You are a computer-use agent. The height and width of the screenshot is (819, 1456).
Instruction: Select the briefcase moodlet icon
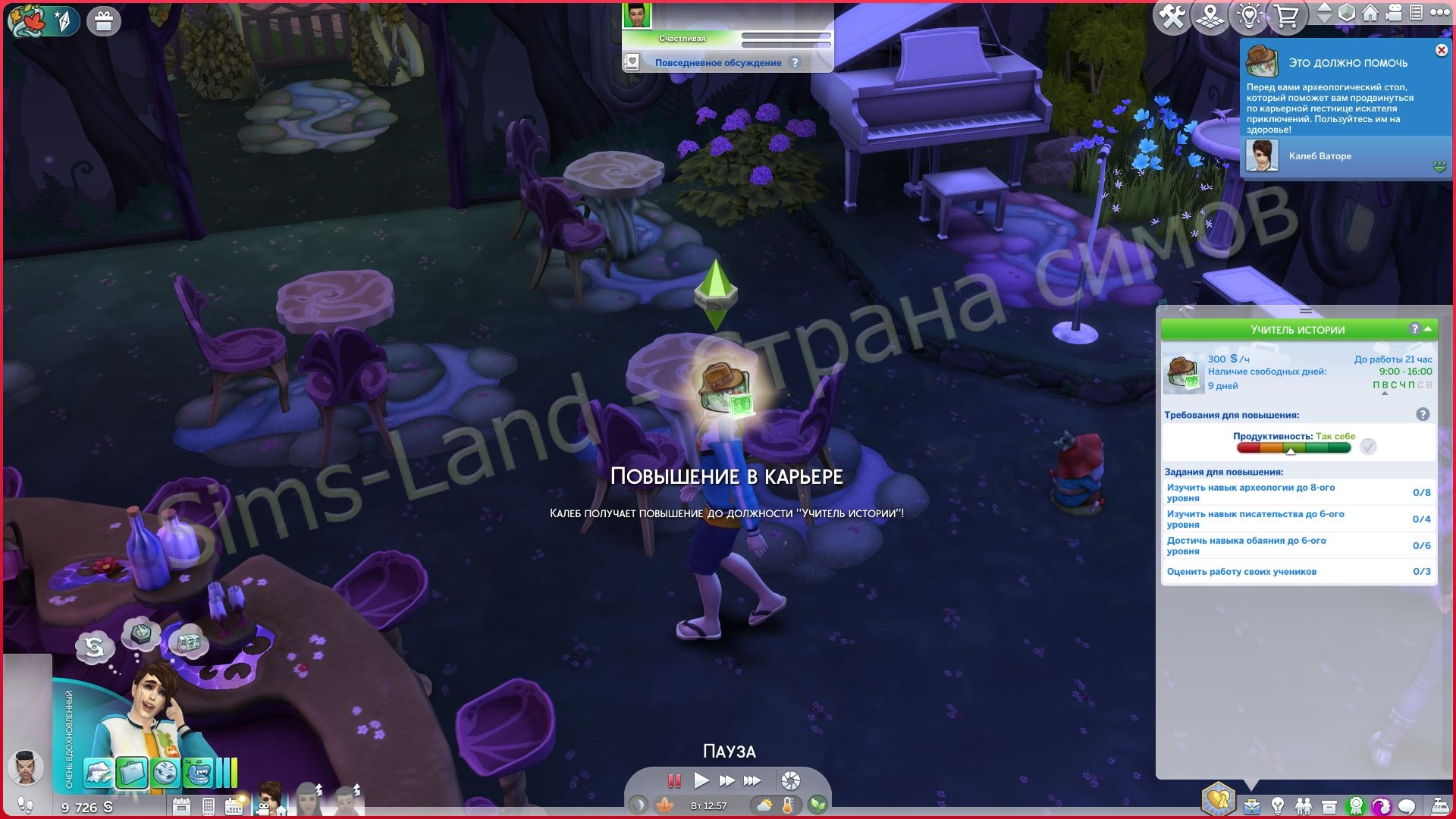130,773
